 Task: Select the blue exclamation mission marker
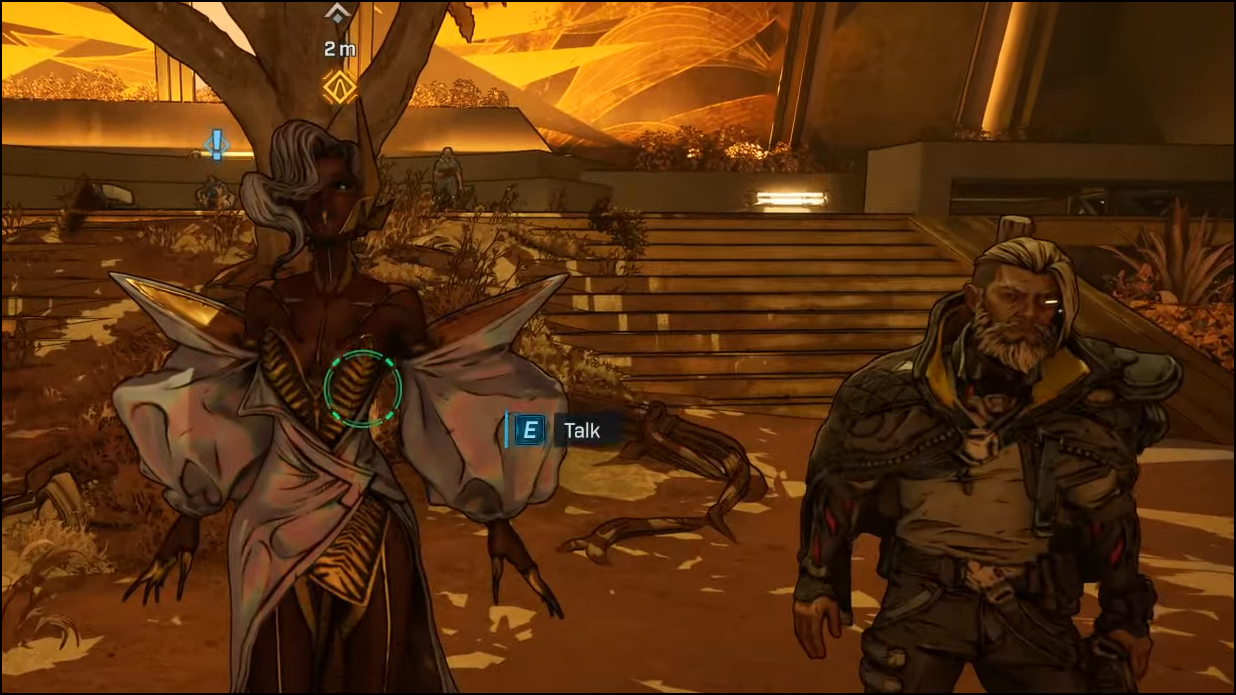click(216, 144)
